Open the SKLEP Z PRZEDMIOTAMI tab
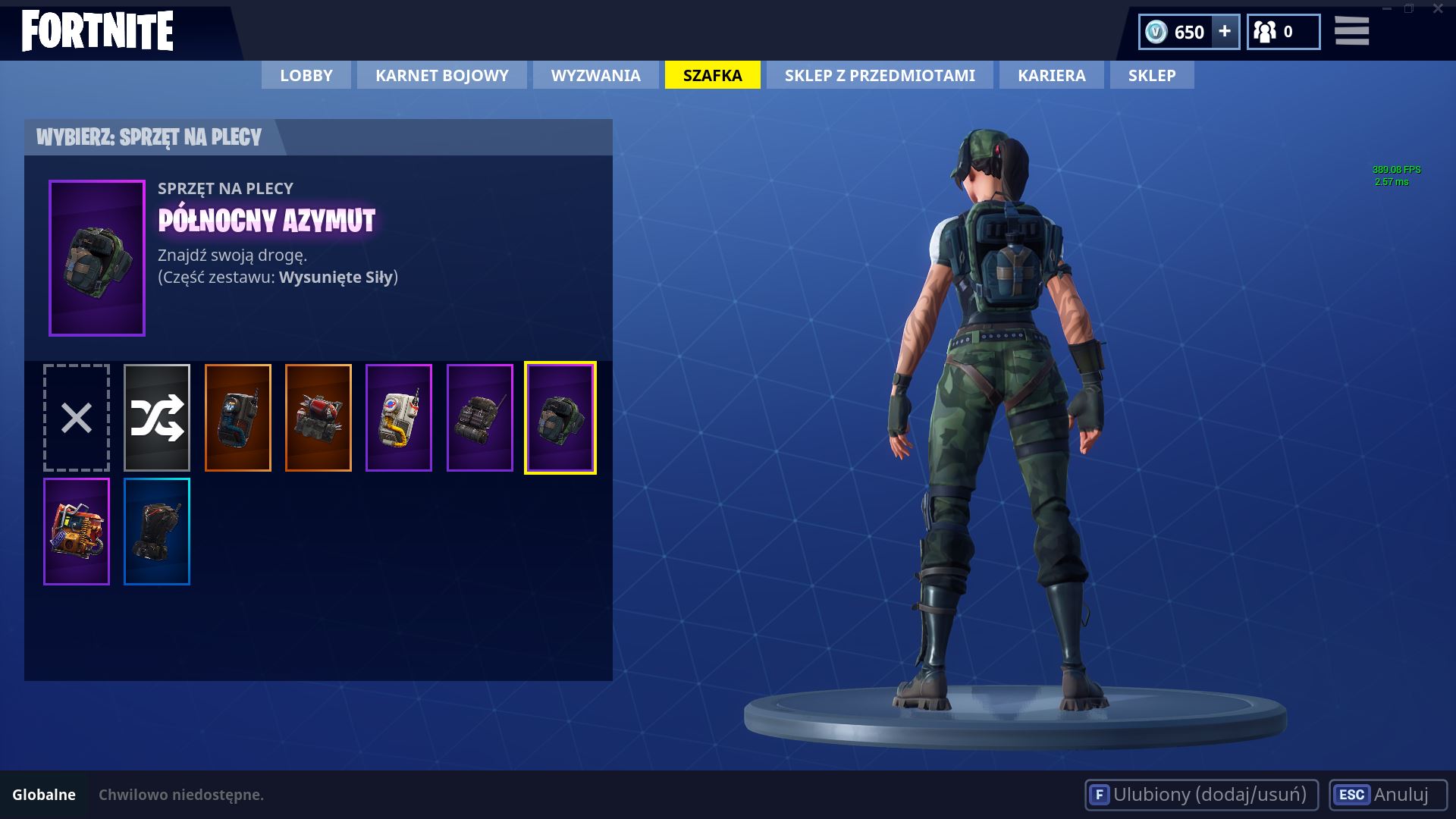1456x819 pixels. [880, 75]
